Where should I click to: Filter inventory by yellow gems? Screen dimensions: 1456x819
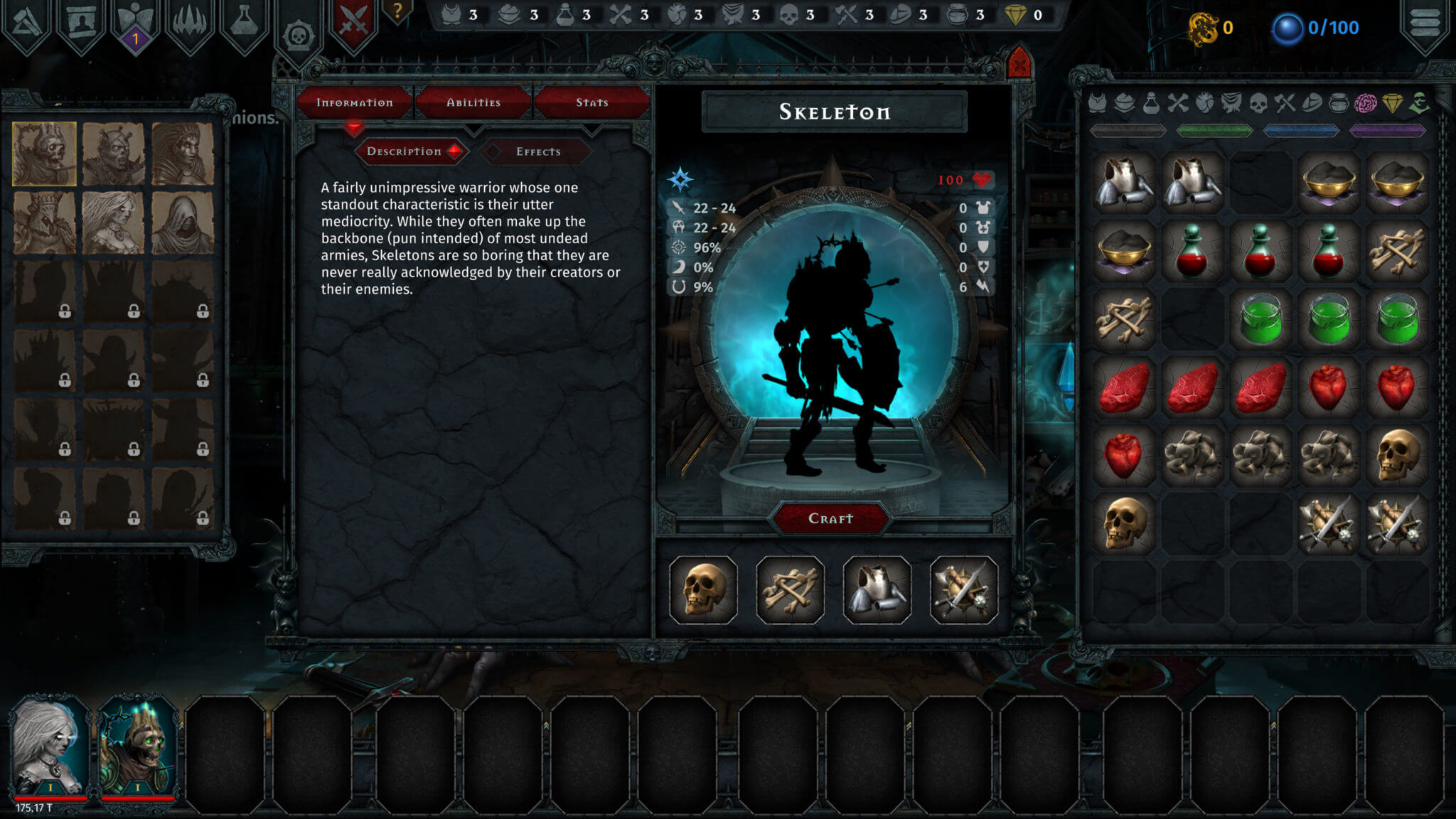pyautogui.click(x=1393, y=104)
